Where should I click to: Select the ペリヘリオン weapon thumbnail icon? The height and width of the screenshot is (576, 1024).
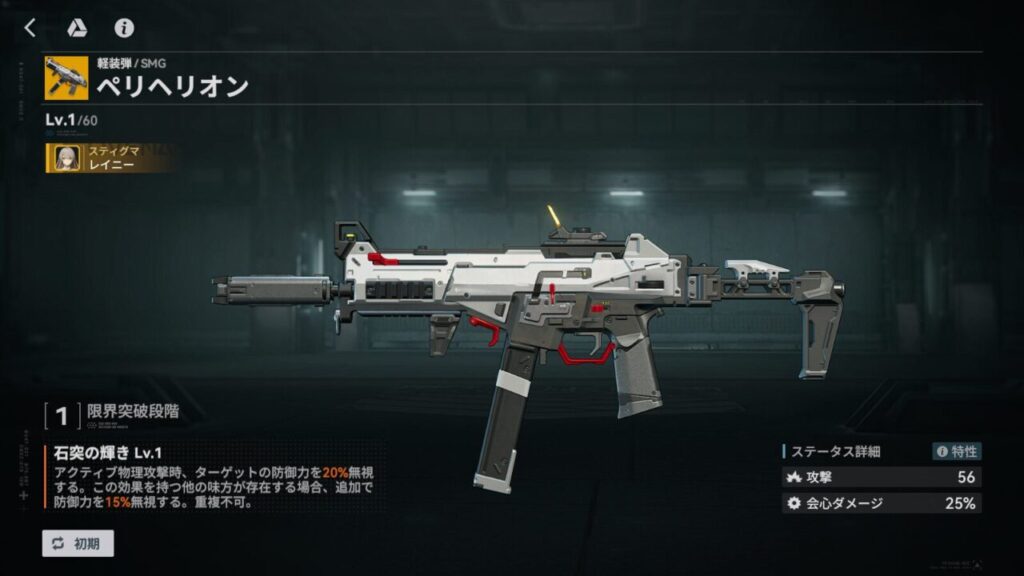pyautogui.click(x=66, y=78)
